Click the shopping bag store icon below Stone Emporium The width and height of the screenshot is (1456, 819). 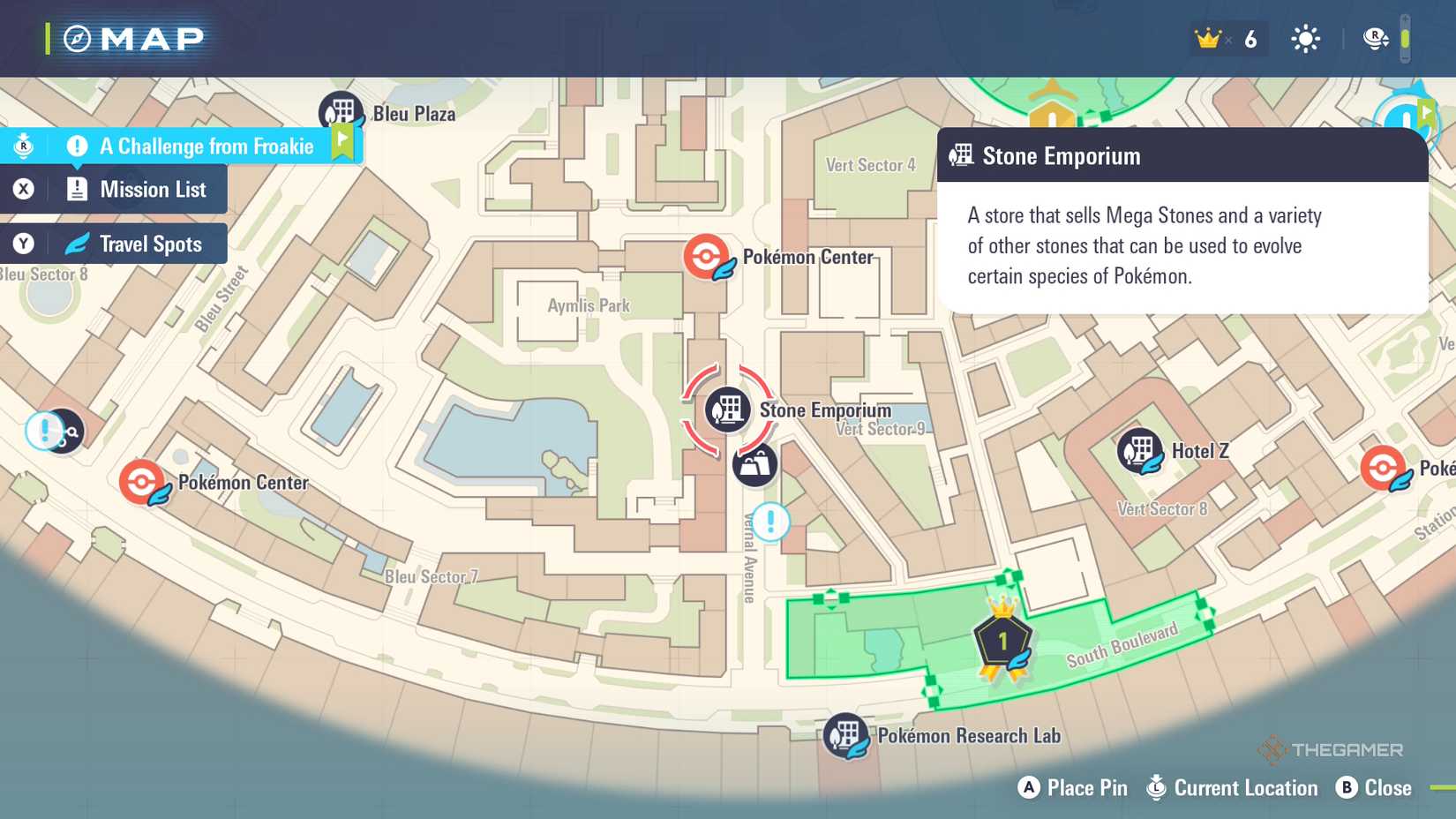(x=754, y=465)
